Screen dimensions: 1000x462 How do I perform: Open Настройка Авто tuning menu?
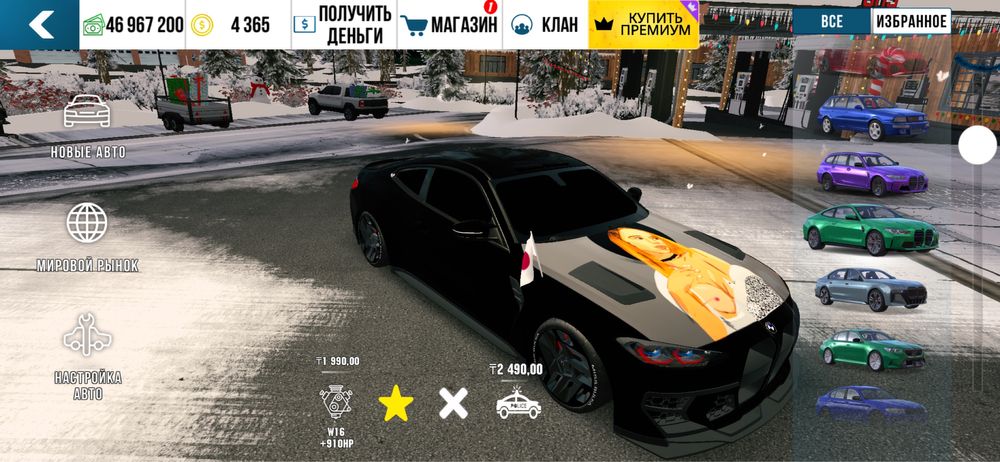[88, 357]
